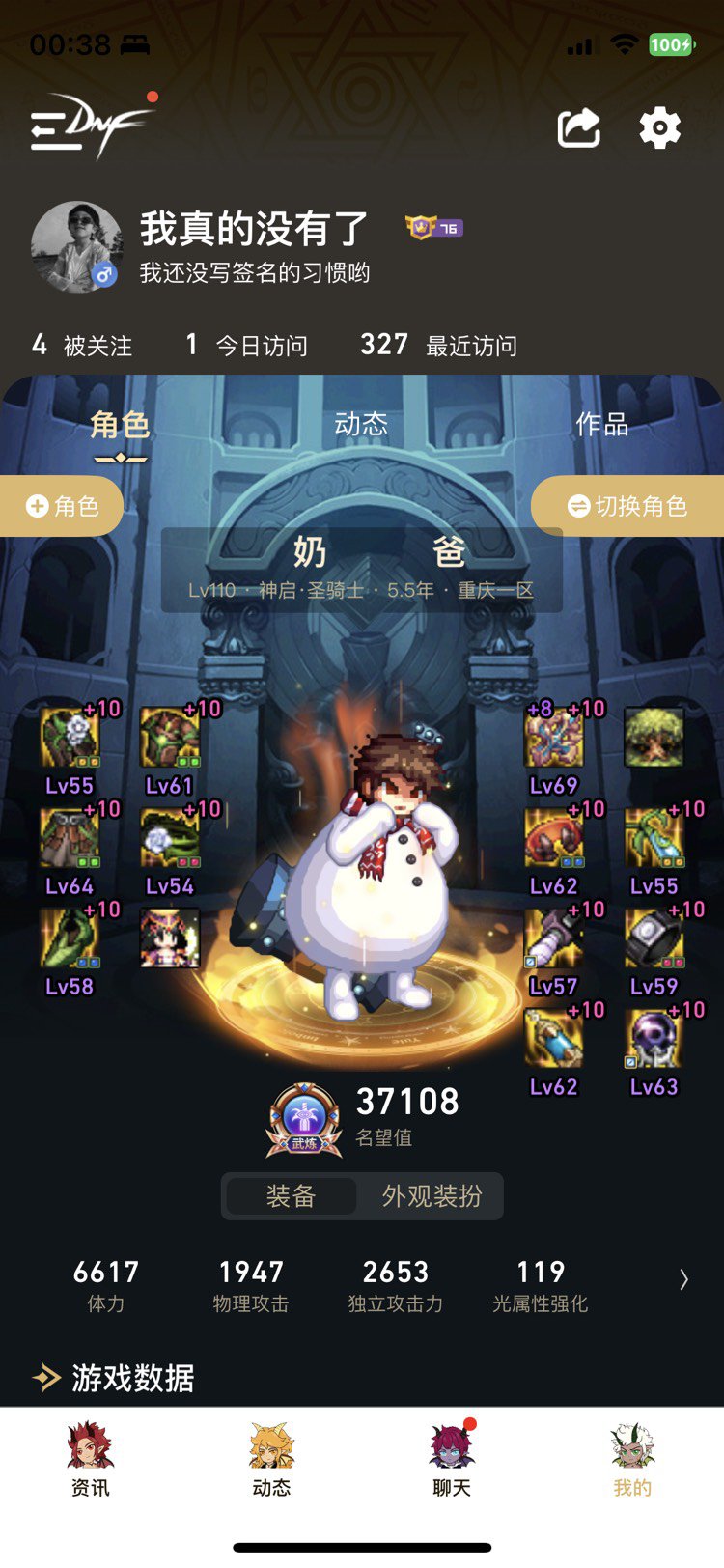Inspect the Lv61 equipment slot
The width and height of the screenshot is (724, 1568).
(x=170, y=740)
